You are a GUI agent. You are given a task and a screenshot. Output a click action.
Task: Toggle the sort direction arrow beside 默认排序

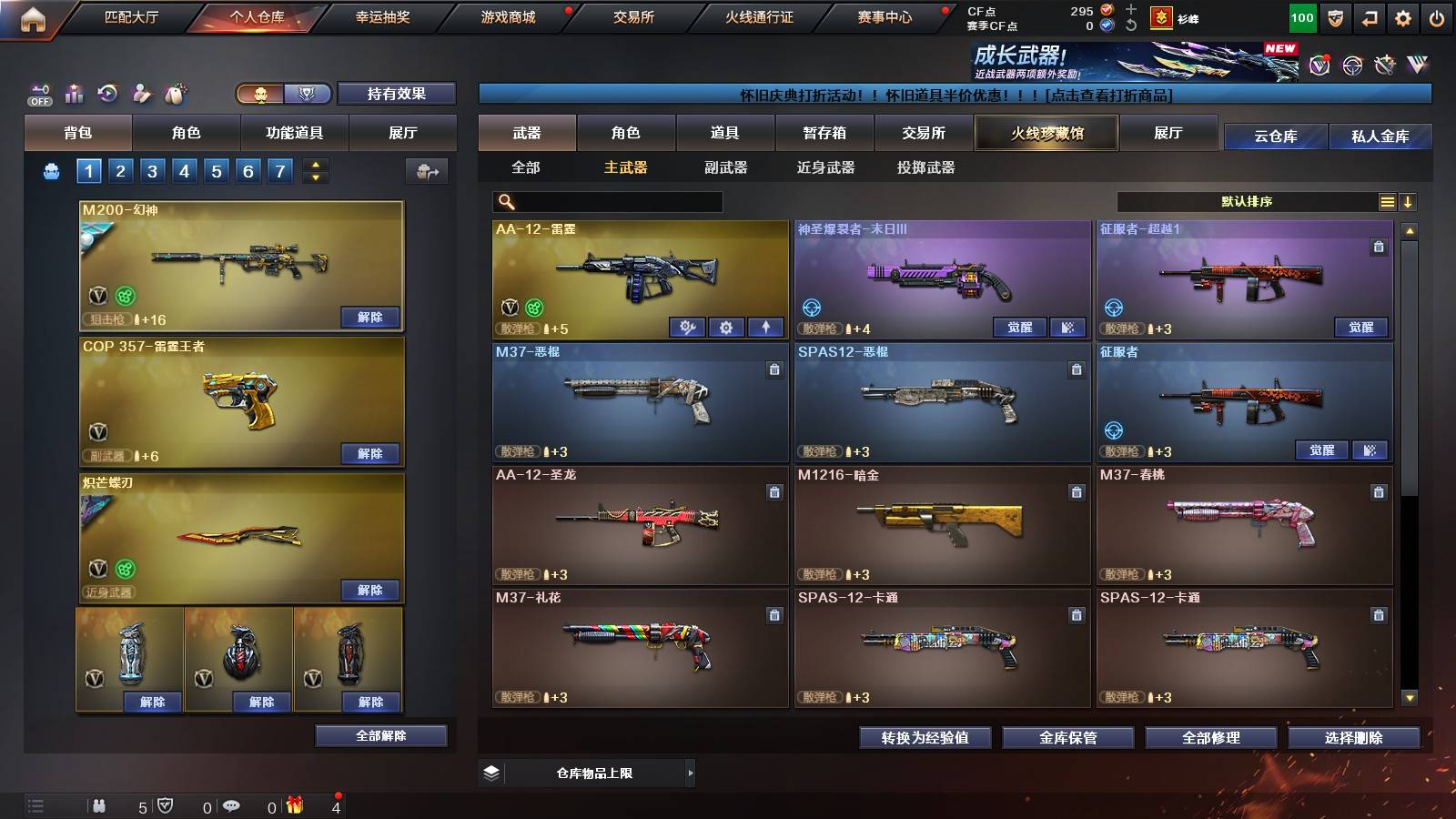[1408, 201]
